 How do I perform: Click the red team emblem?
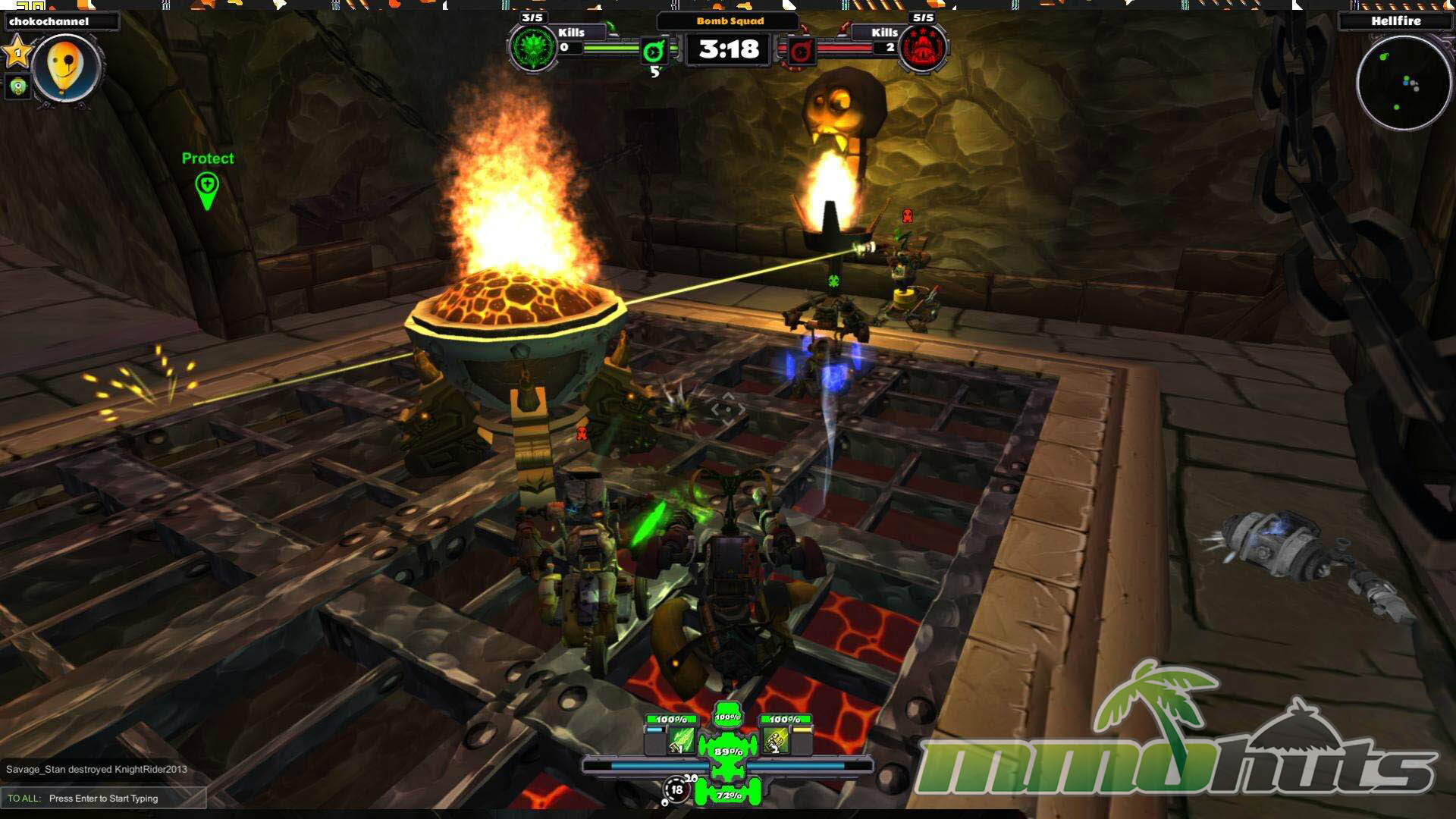click(922, 49)
